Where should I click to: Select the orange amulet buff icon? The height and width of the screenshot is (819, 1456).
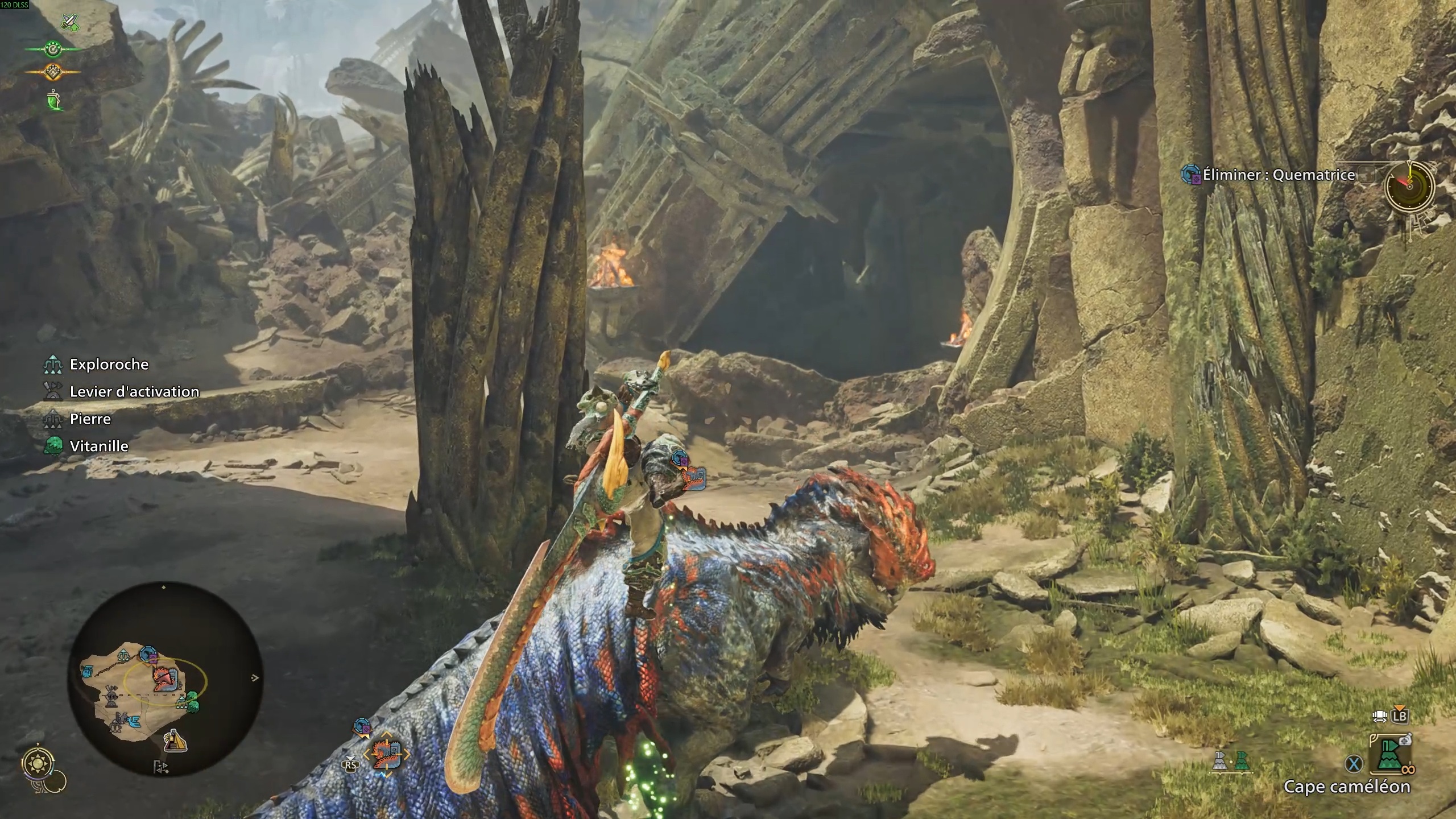click(53, 71)
